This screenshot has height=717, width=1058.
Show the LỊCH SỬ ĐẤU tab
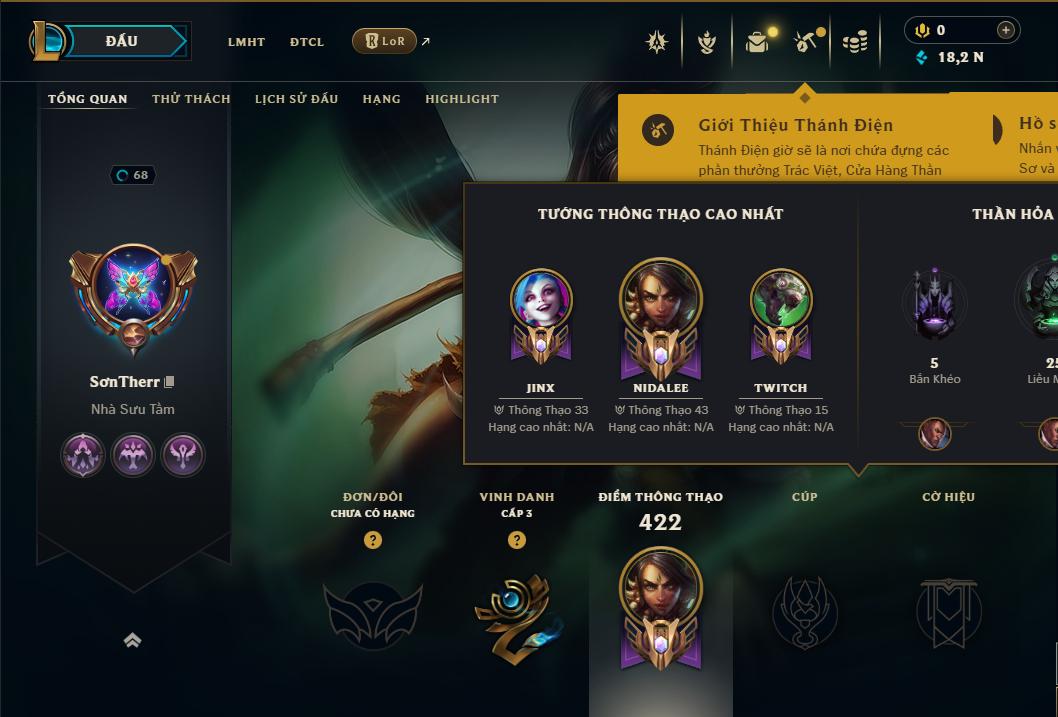click(x=296, y=99)
